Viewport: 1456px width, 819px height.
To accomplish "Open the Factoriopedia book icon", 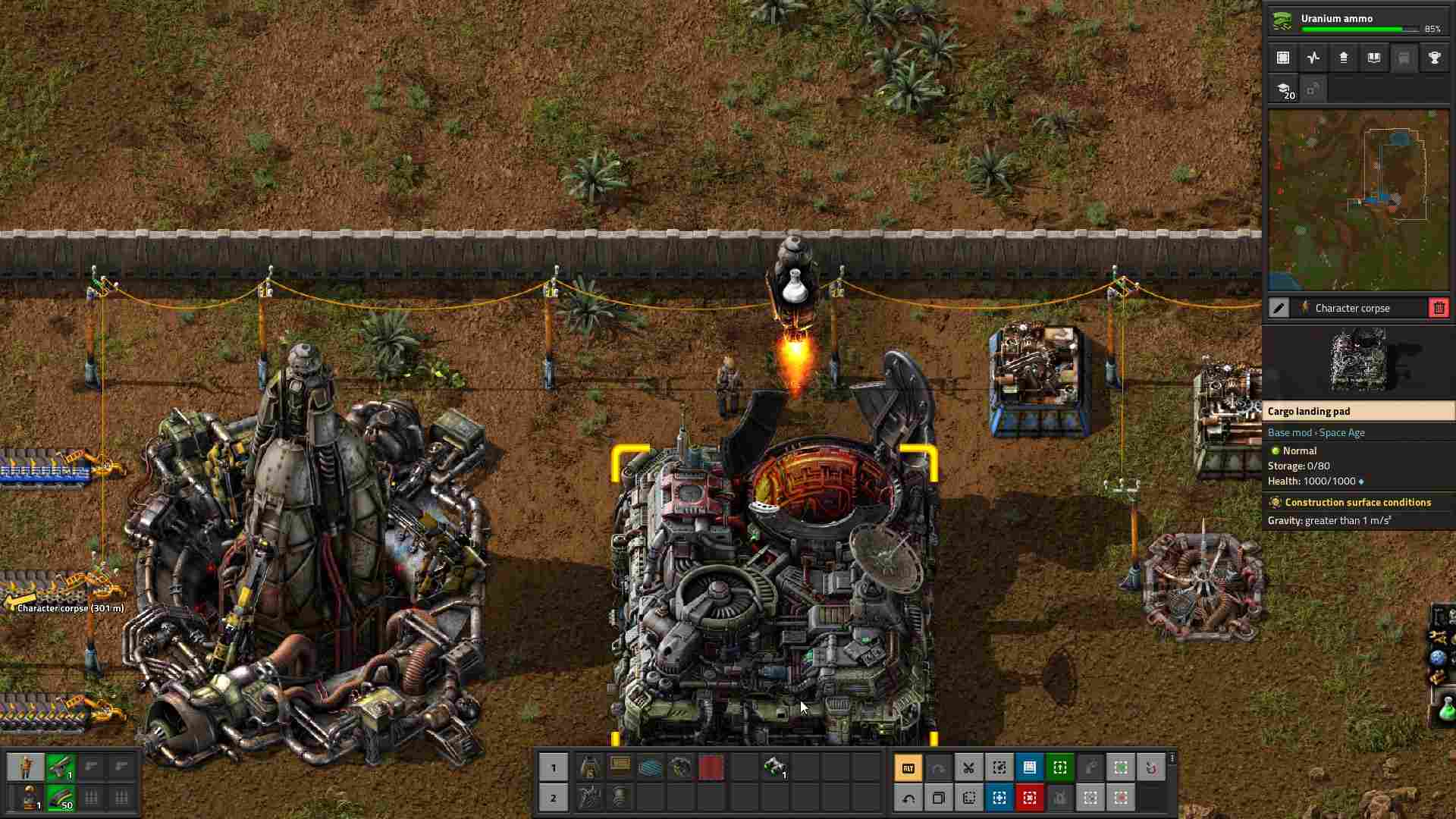I will pos(1374,58).
